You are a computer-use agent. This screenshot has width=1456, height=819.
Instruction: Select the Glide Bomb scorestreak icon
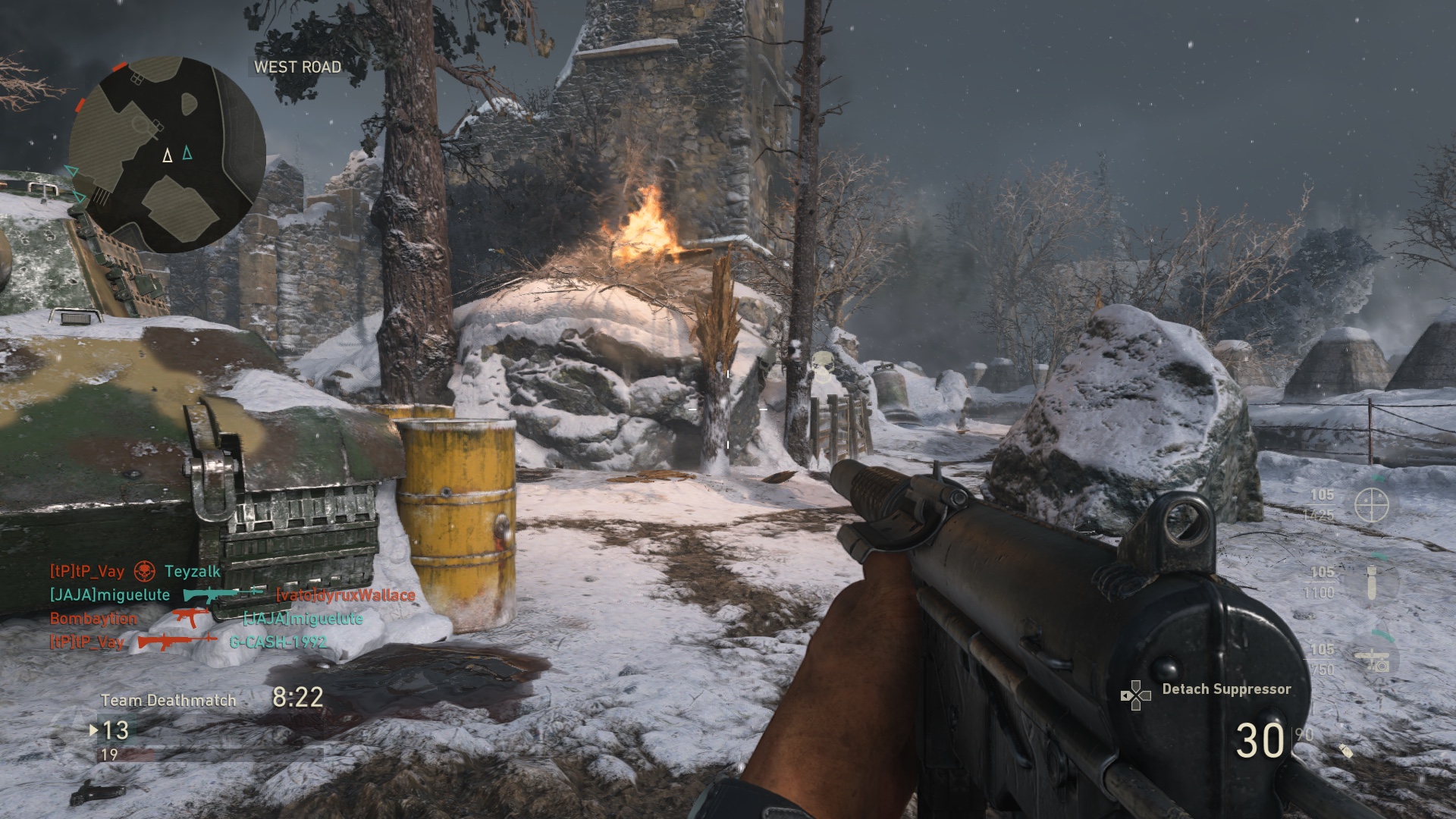1370,583
